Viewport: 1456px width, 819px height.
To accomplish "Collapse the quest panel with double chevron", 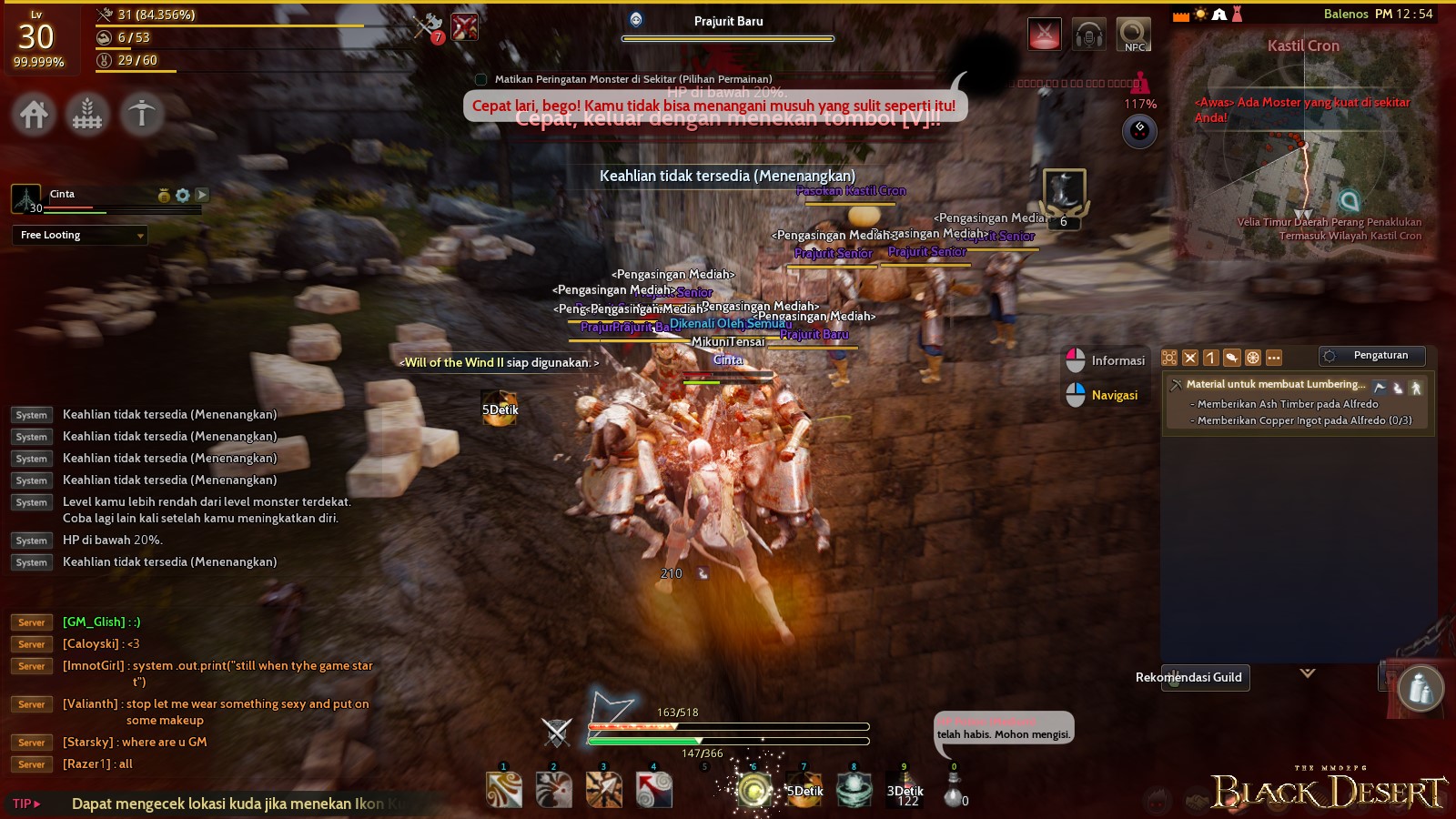I will (x=1308, y=673).
